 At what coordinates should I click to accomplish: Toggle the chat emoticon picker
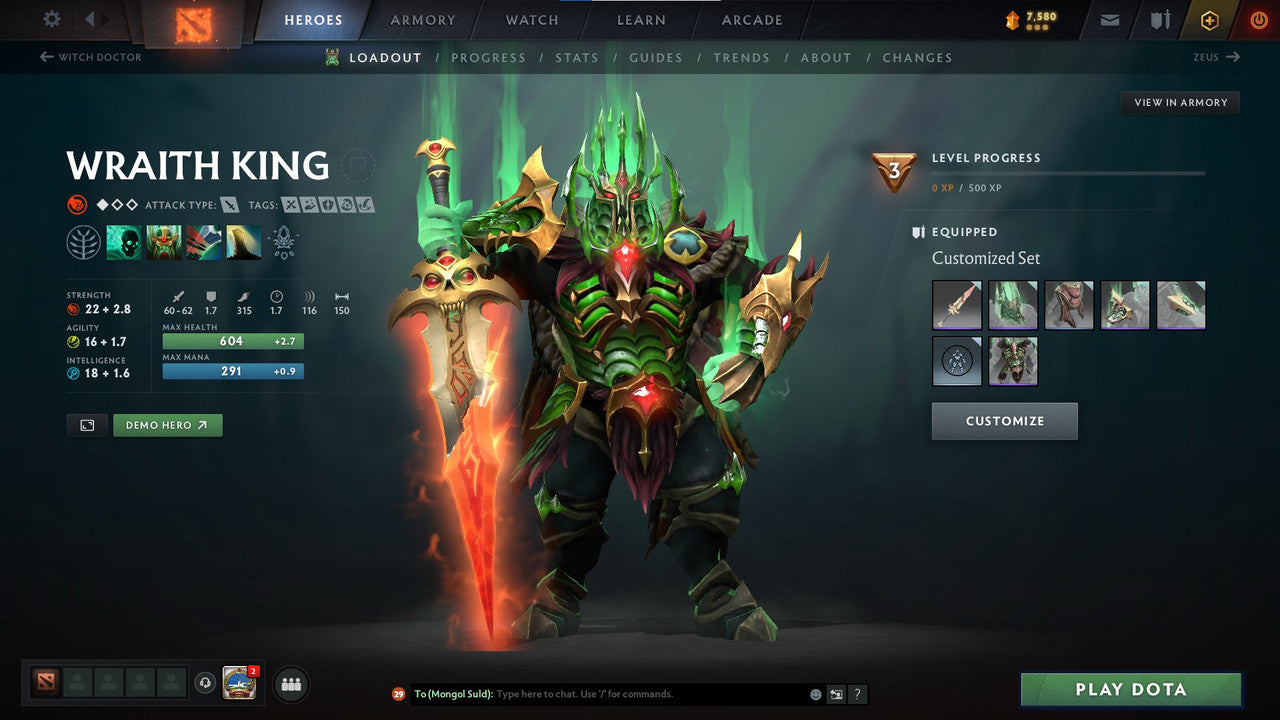[x=814, y=694]
